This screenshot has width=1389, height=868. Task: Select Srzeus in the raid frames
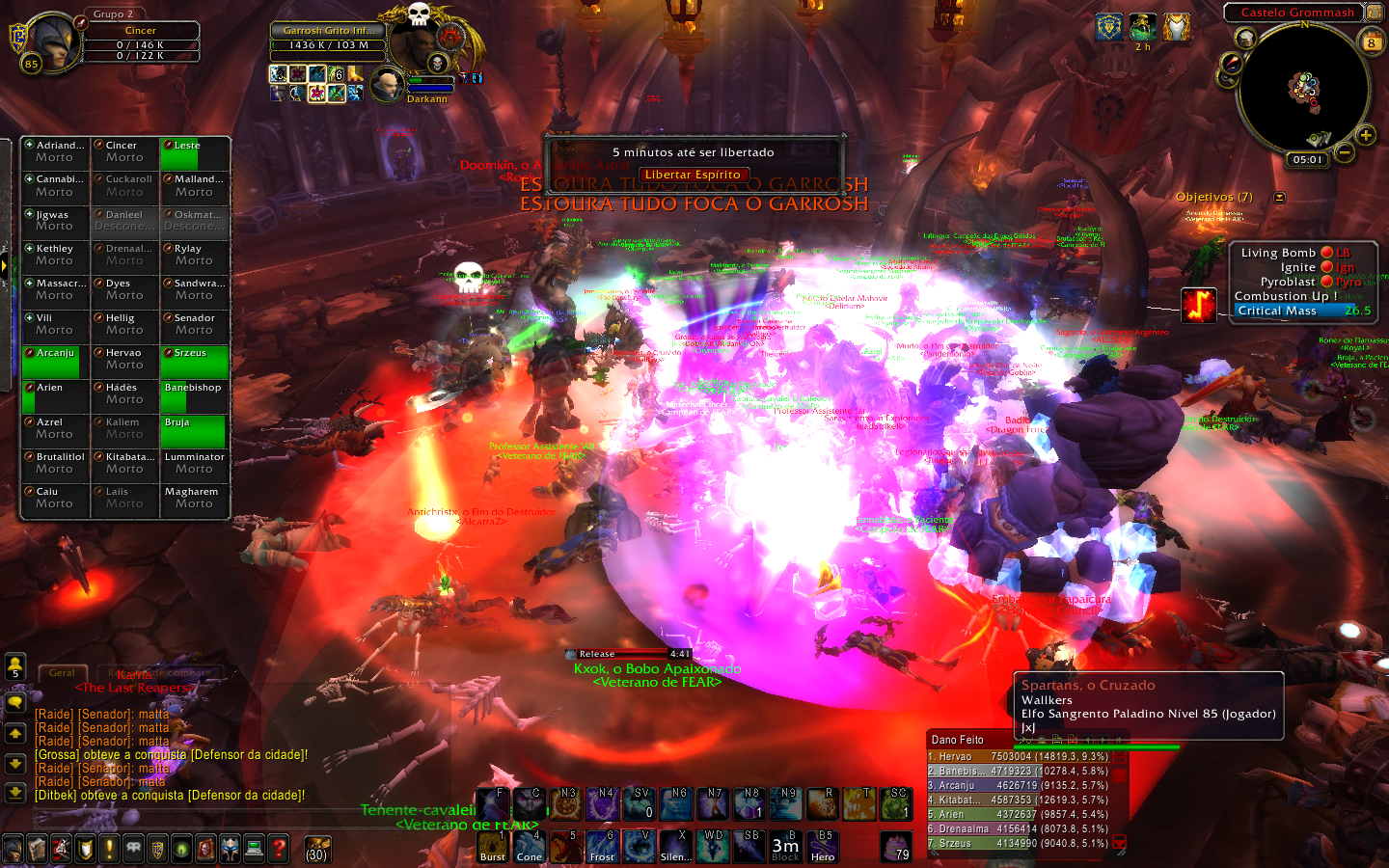point(195,361)
